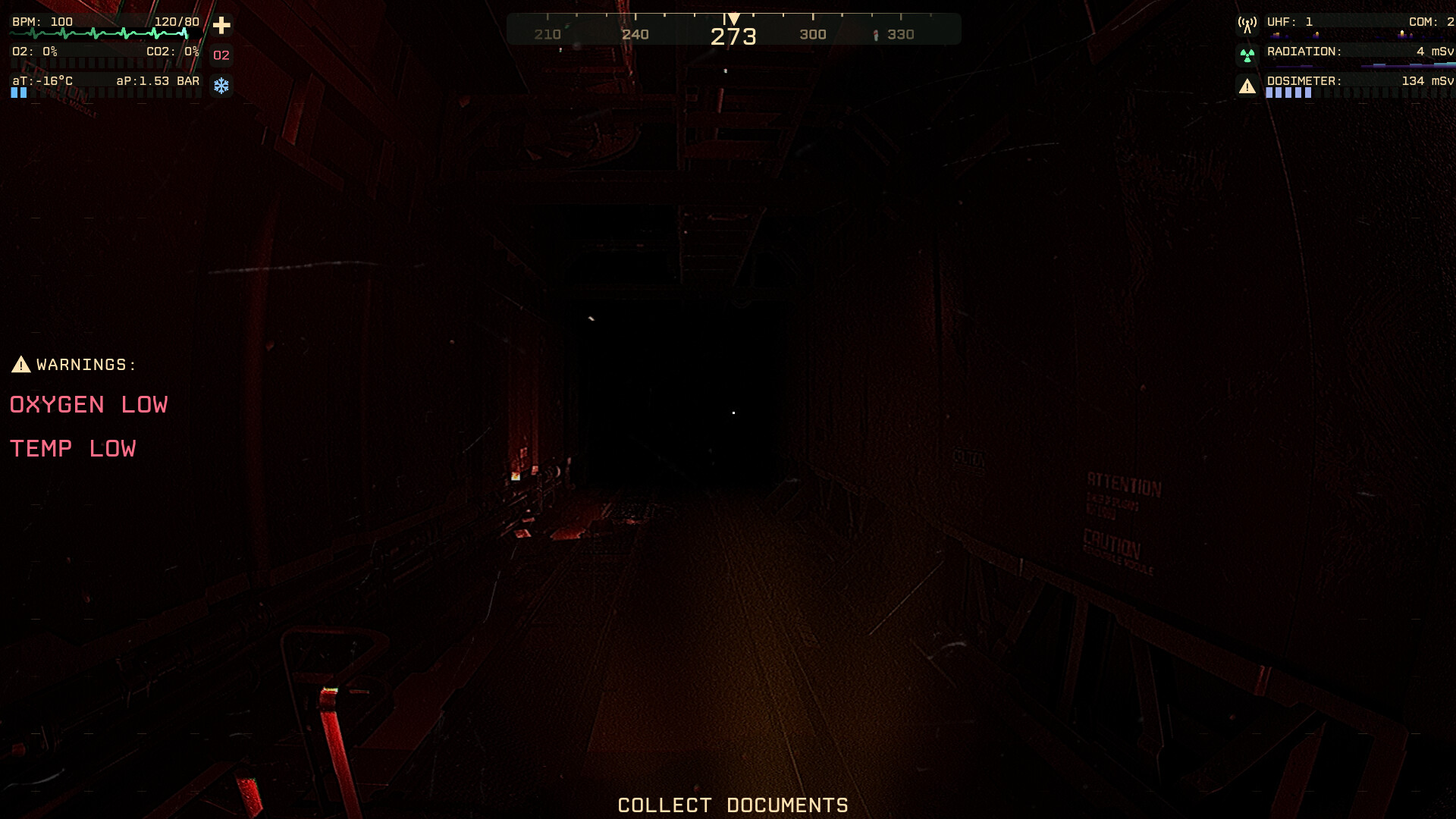1456x819 pixels.
Task: Select the O2 oxygen supply icon
Action: pyautogui.click(x=221, y=55)
